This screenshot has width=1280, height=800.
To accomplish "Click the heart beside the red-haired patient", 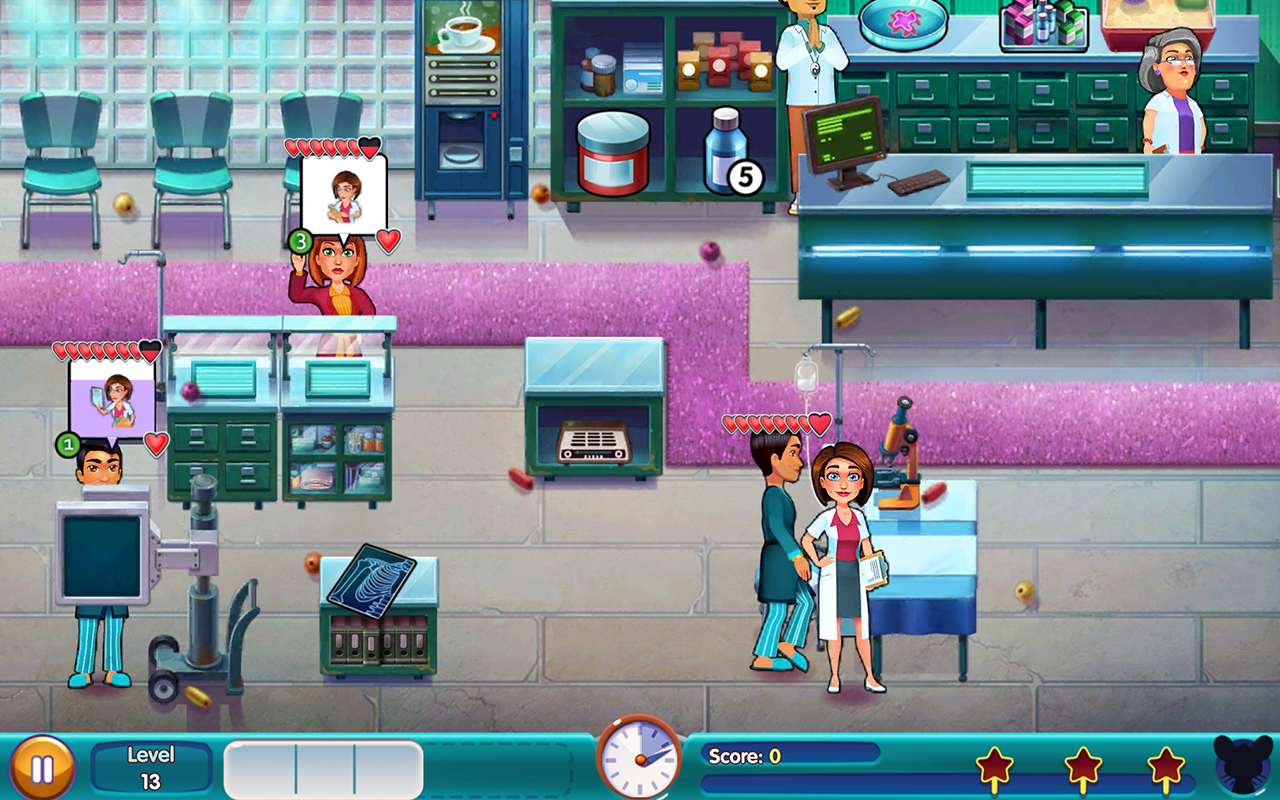I will click(389, 240).
